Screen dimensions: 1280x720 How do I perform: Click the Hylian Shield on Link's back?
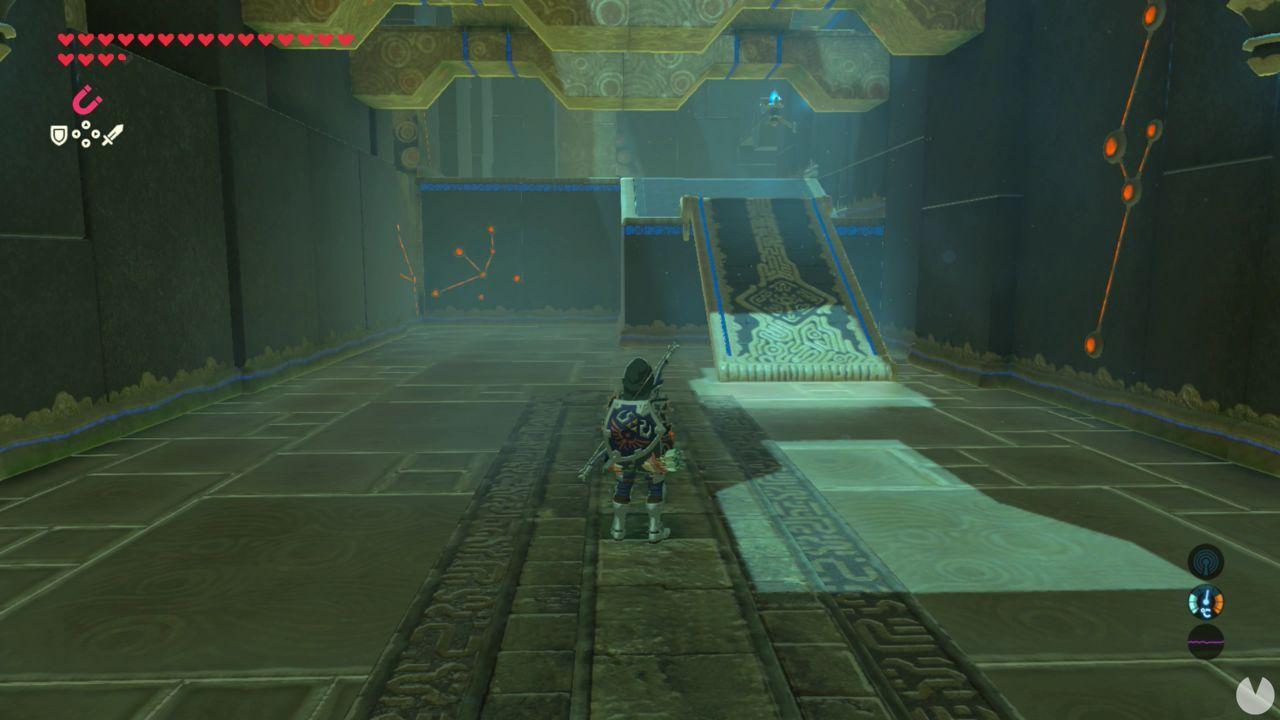(x=635, y=425)
